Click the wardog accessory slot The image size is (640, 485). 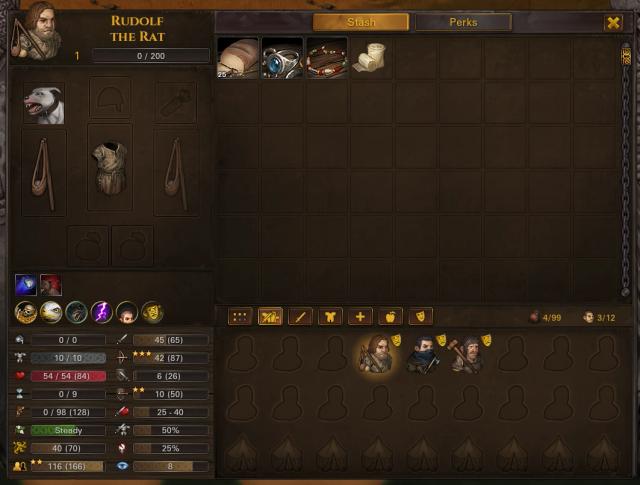(x=44, y=103)
